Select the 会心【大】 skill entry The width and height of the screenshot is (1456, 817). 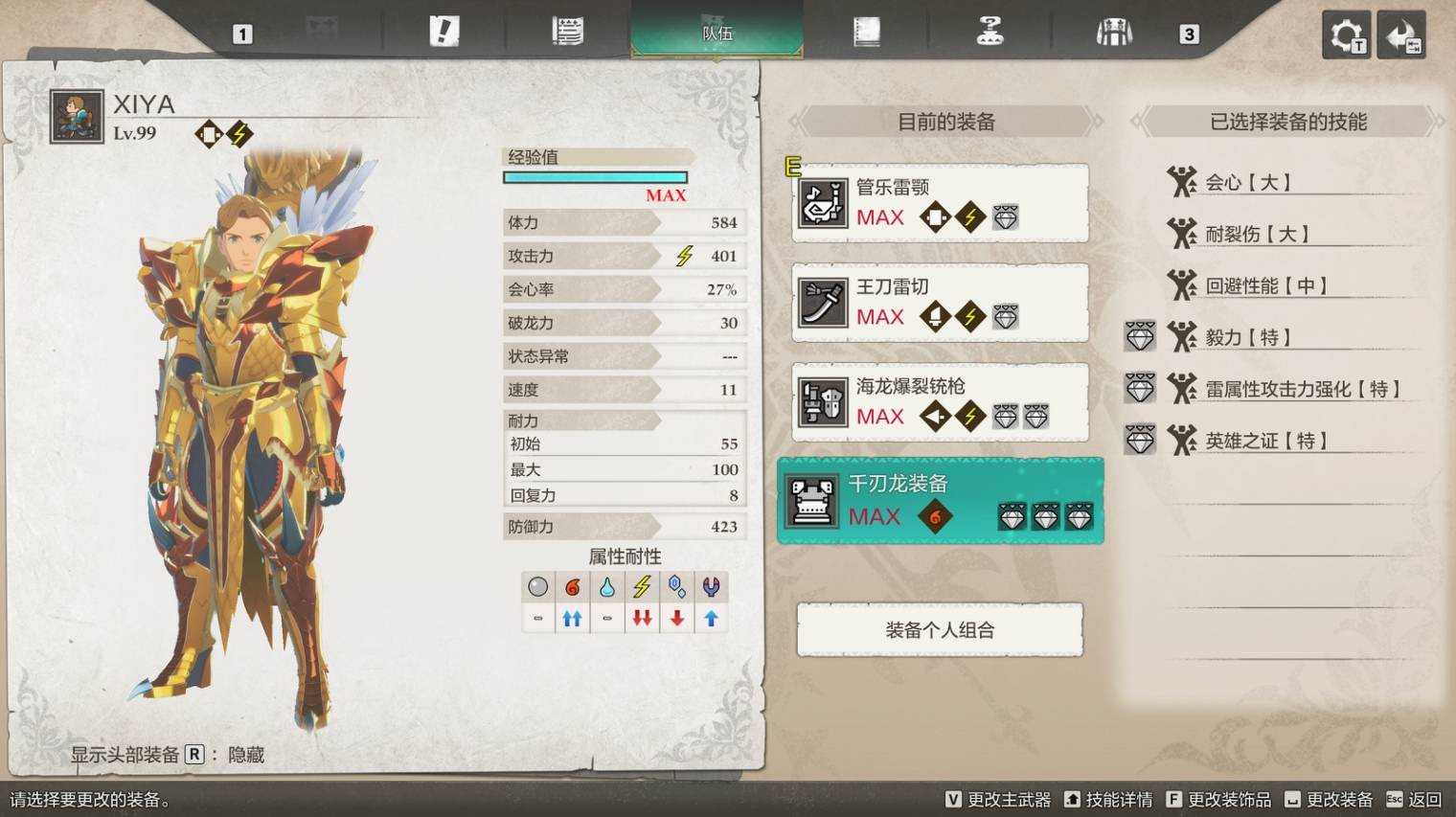[1246, 182]
